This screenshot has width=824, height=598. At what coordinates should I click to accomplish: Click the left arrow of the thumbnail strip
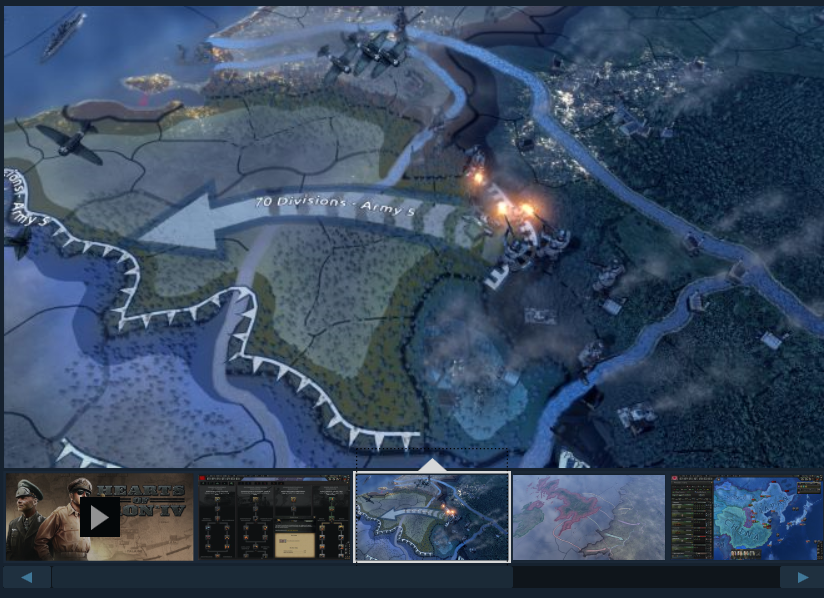pos(27,577)
